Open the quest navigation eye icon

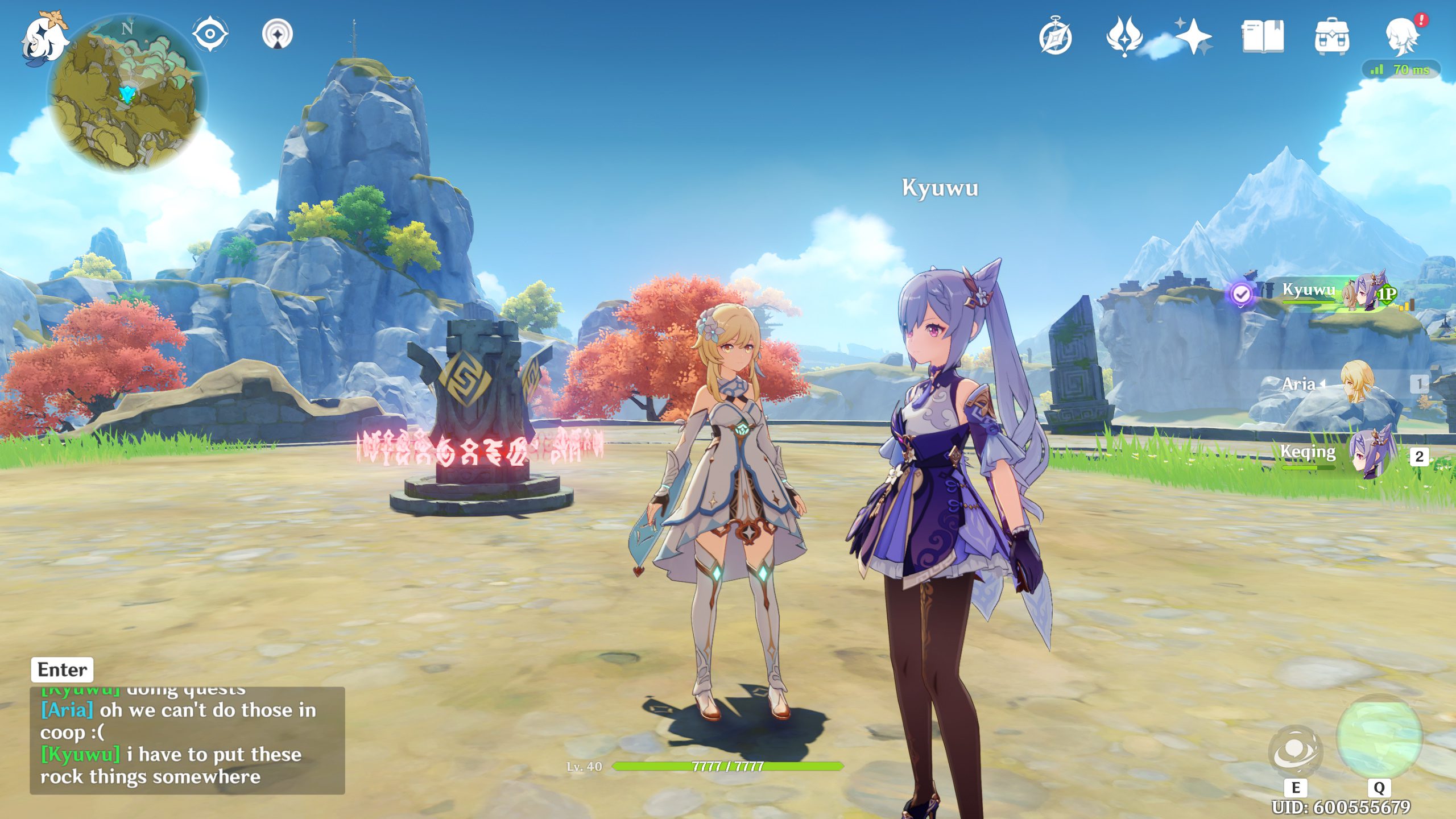coord(210,34)
